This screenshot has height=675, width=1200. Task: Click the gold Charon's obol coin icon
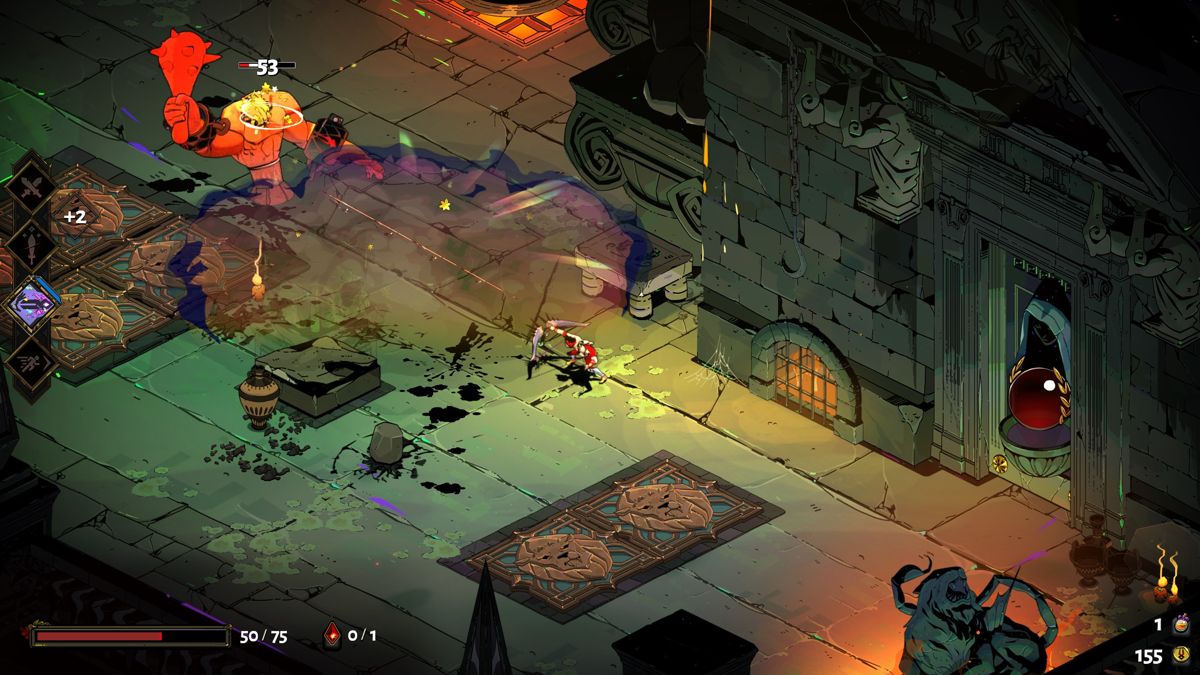coord(1181,656)
